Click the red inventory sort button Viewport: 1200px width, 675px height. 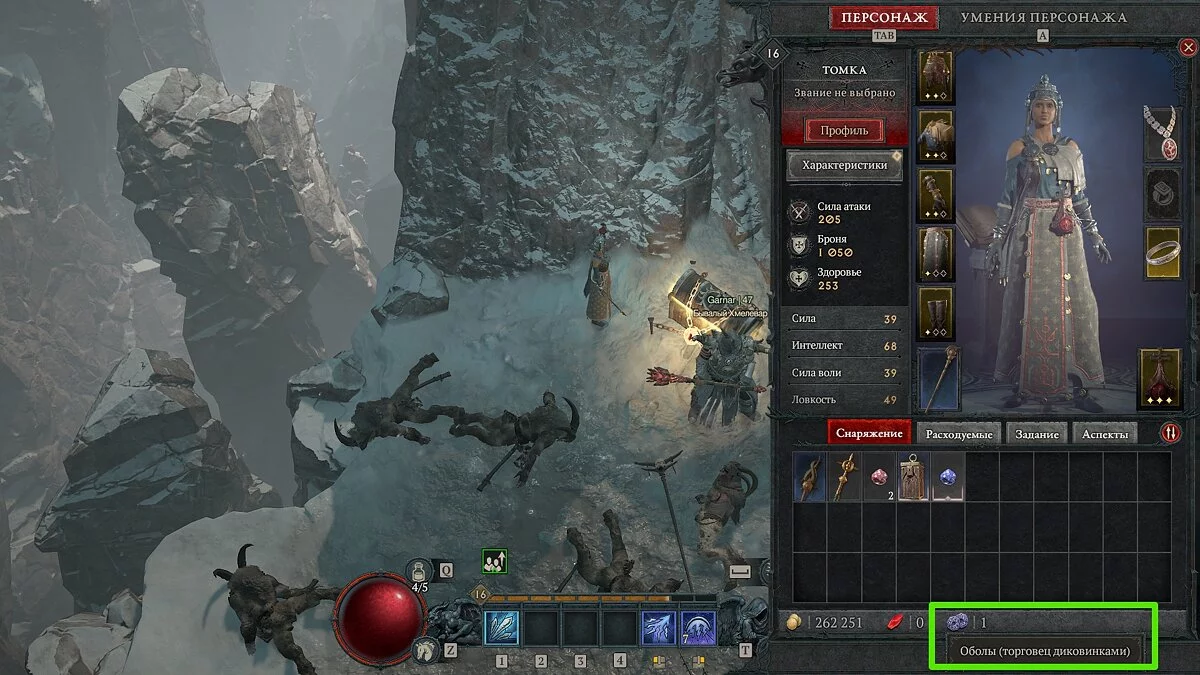click(x=1170, y=433)
